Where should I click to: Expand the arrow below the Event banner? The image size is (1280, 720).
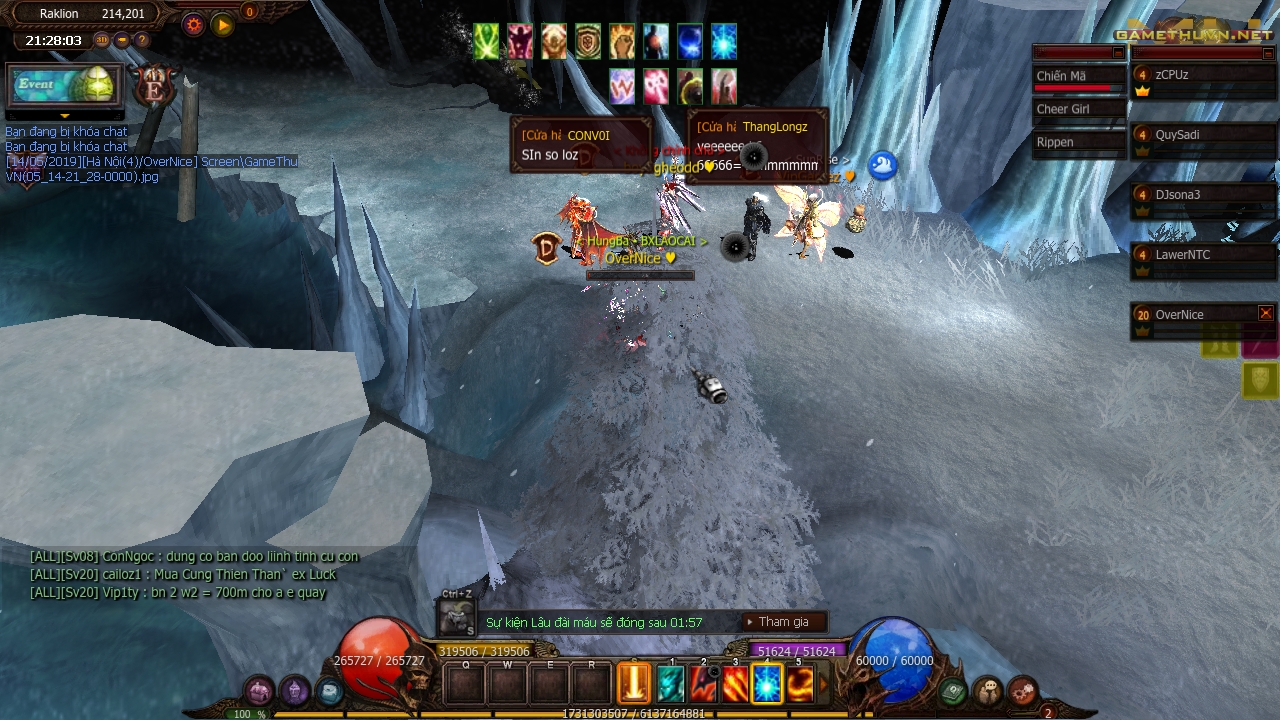(64, 116)
